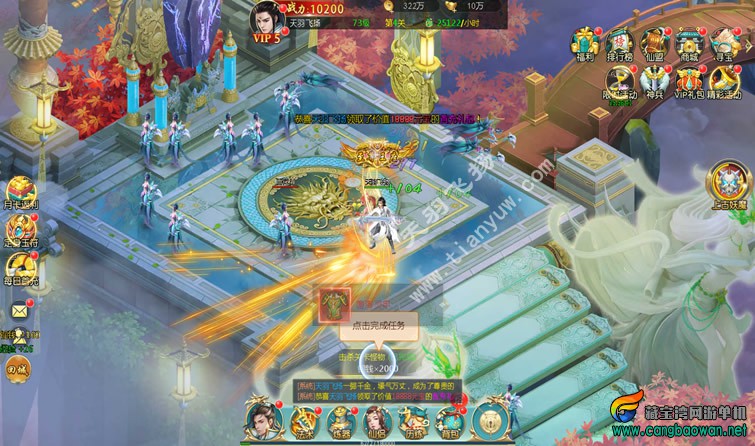This screenshot has width=755, height=446.
Task: Open the mail envelope icon
Action: tap(19, 311)
